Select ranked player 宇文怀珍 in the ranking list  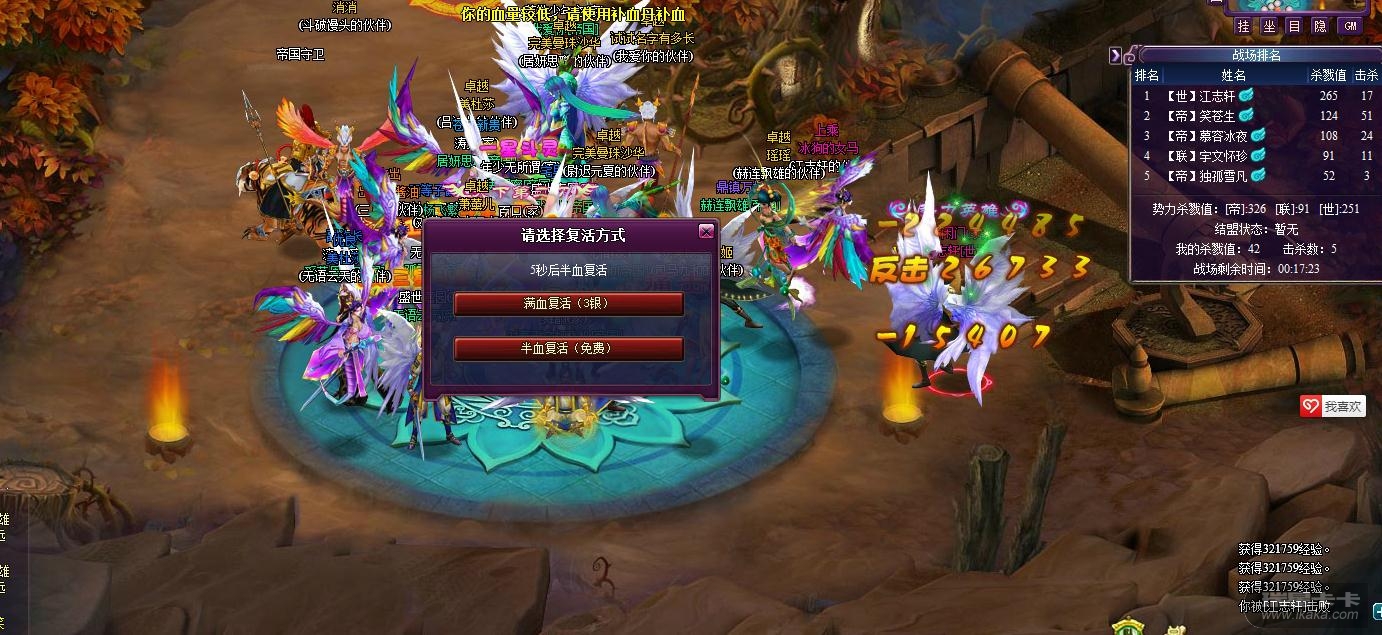coord(1222,156)
